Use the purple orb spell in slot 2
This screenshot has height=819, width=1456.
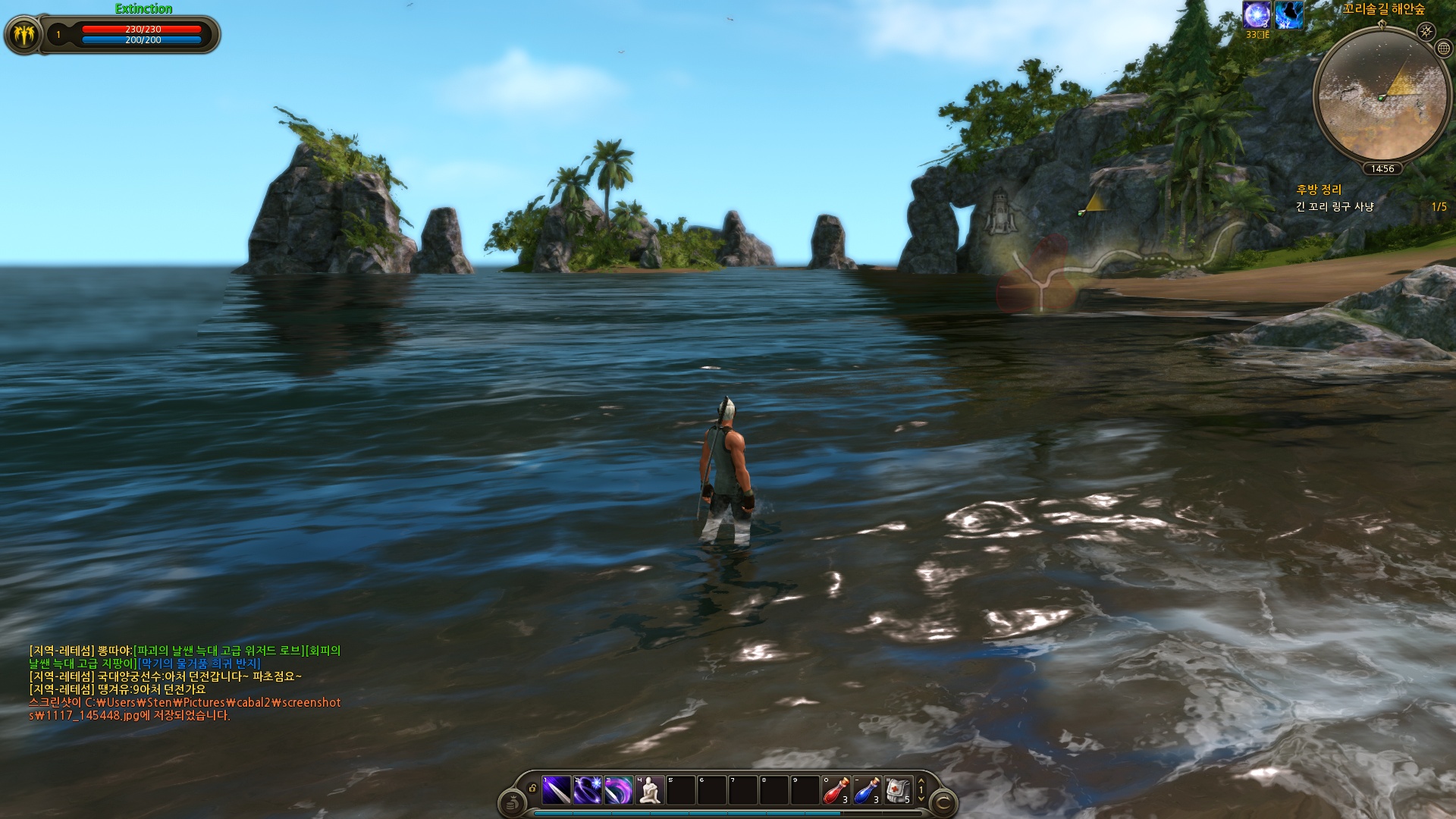588,791
